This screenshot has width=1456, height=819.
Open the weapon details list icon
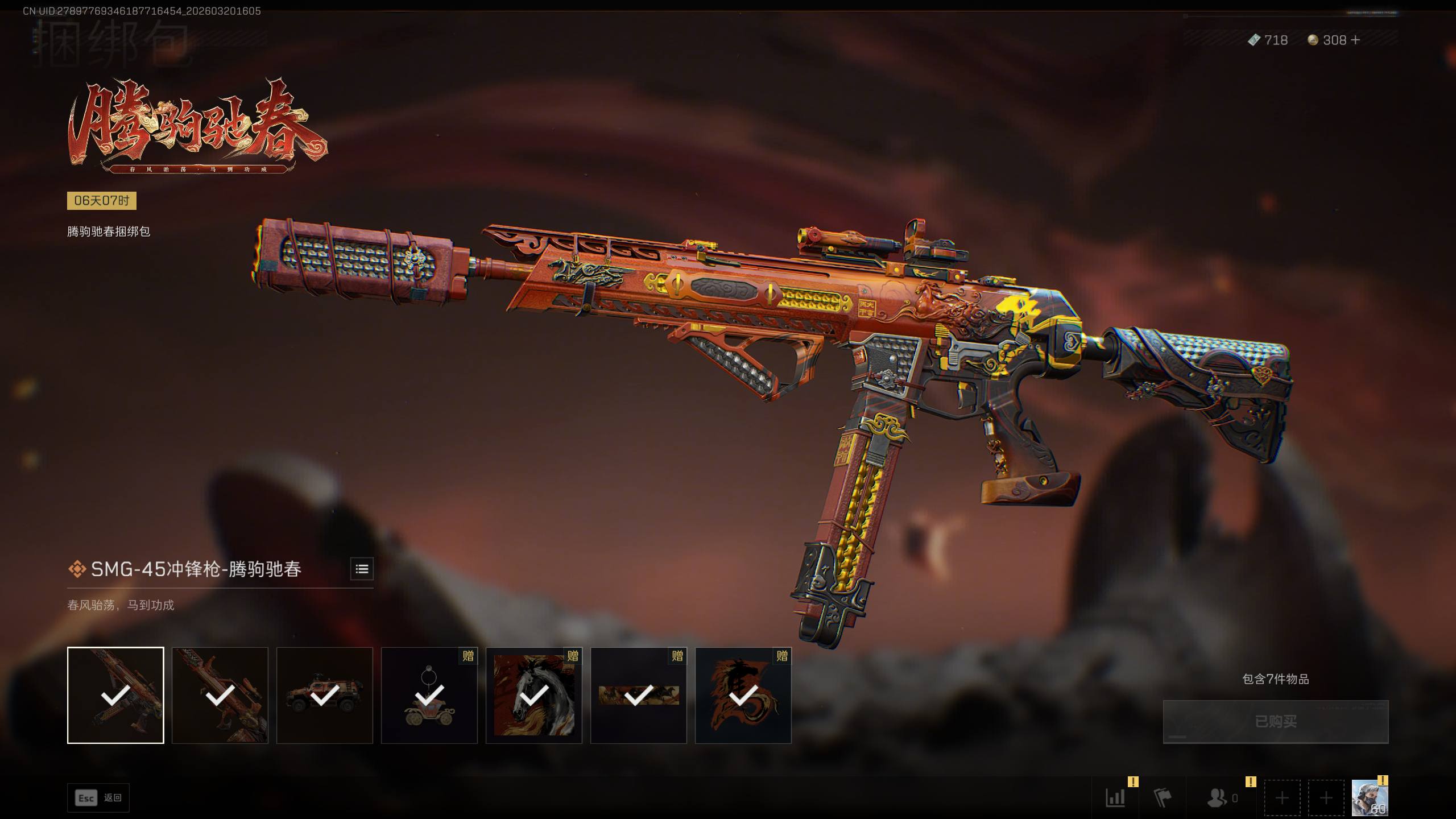pos(362,569)
